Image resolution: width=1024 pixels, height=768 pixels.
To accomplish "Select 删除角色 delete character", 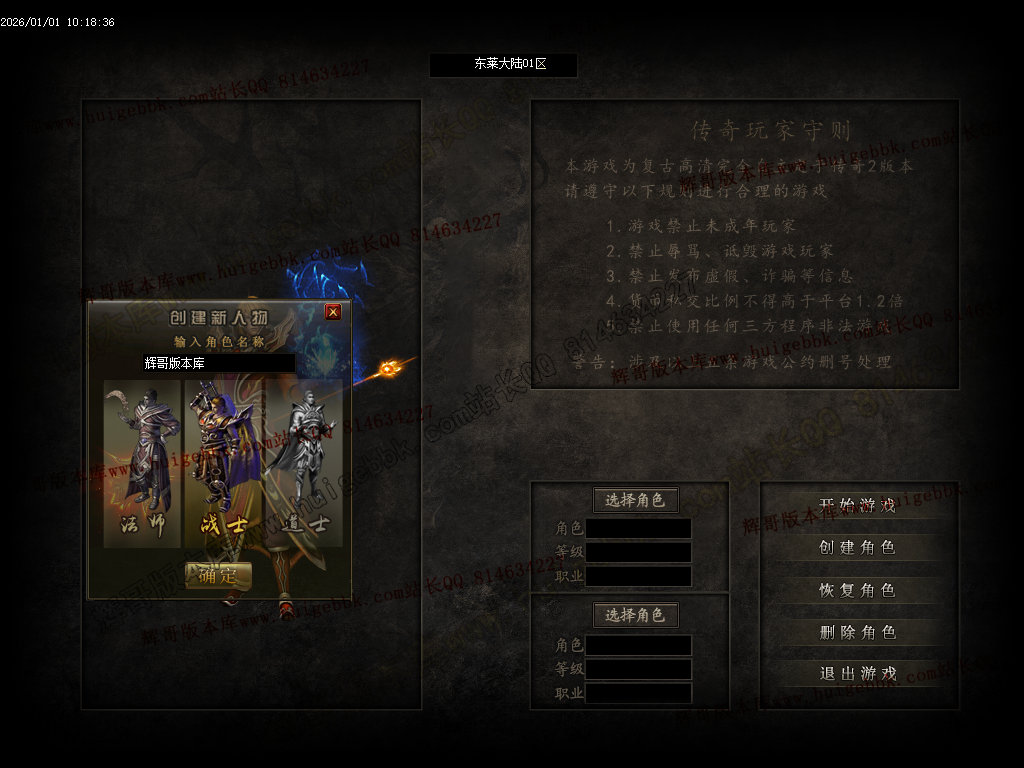I will click(857, 632).
